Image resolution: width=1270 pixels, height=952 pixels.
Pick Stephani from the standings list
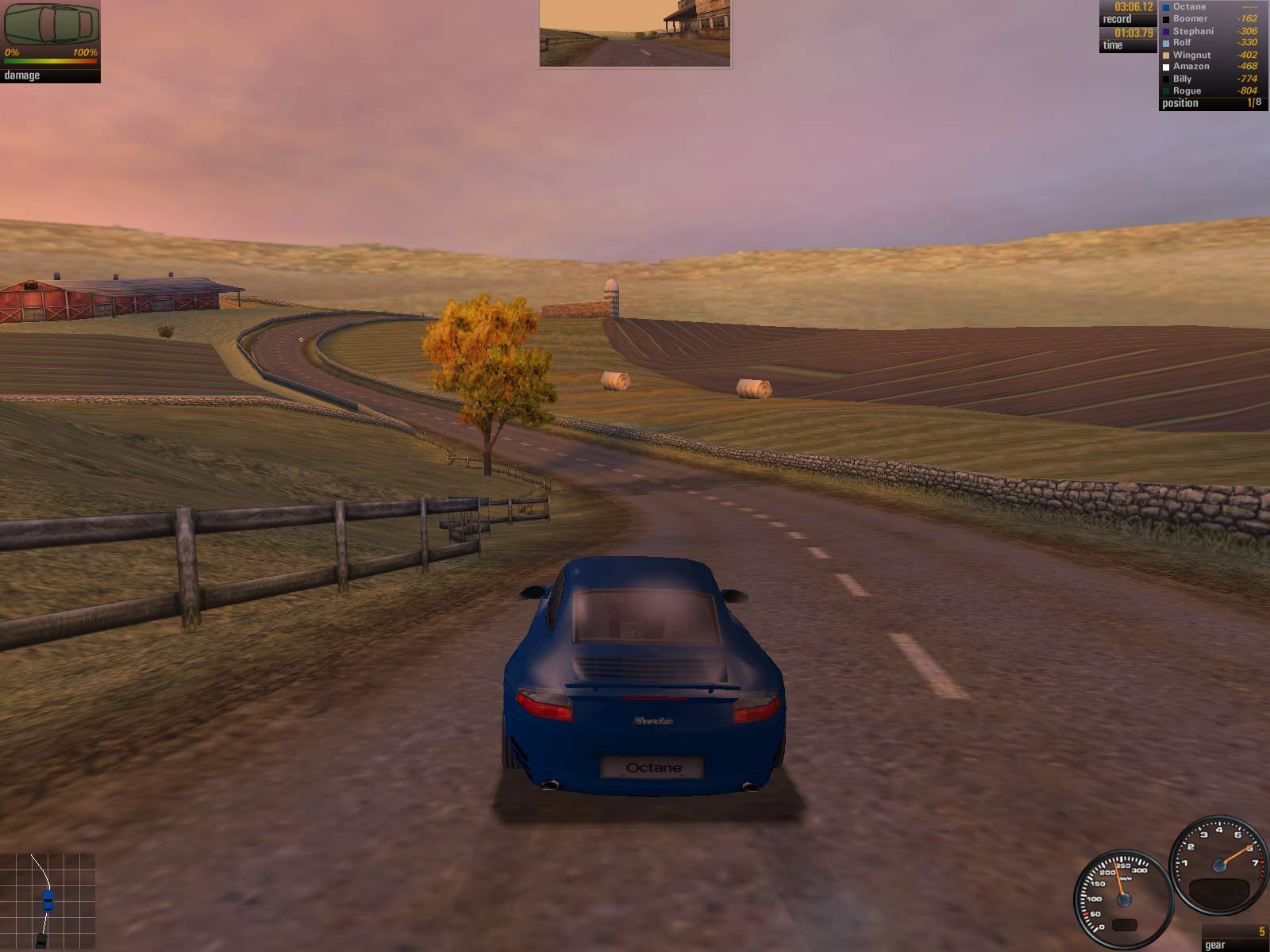point(1209,31)
